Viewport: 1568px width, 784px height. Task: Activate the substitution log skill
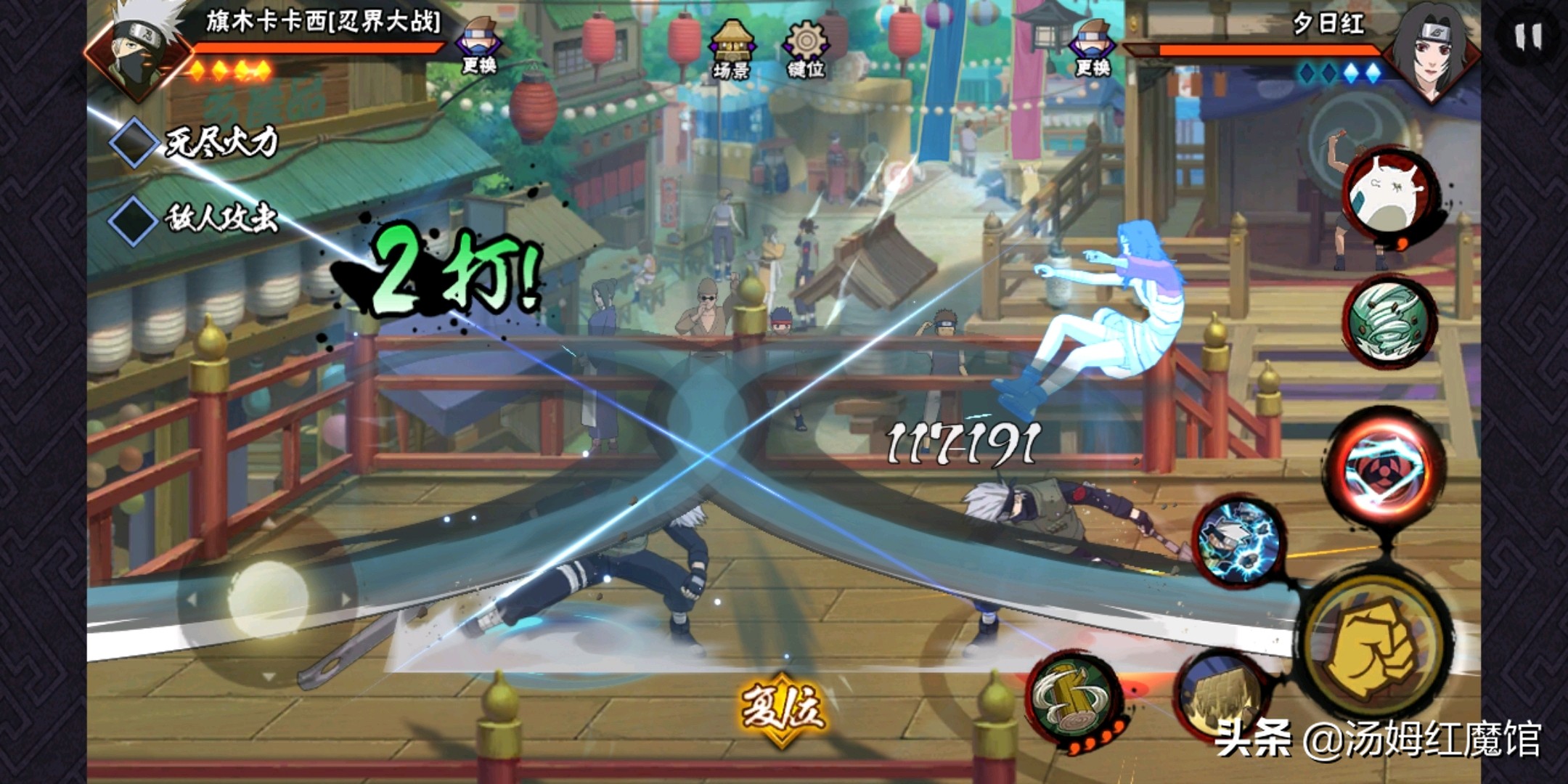1074,698
